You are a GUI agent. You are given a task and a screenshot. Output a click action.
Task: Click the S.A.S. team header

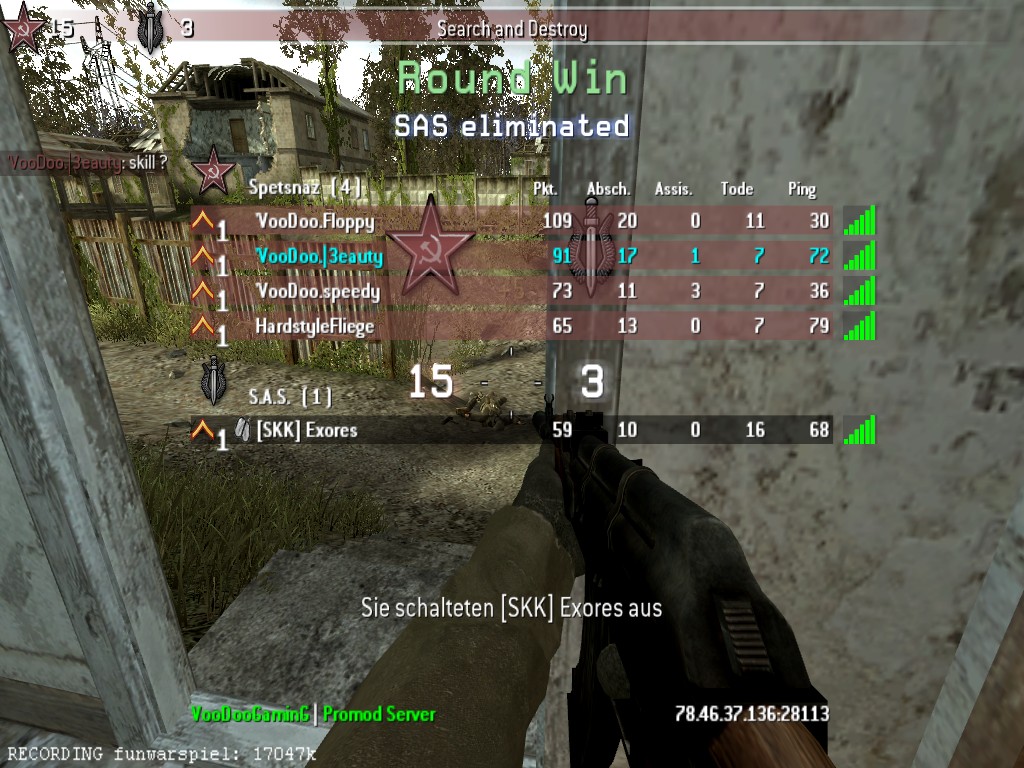tap(290, 397)
